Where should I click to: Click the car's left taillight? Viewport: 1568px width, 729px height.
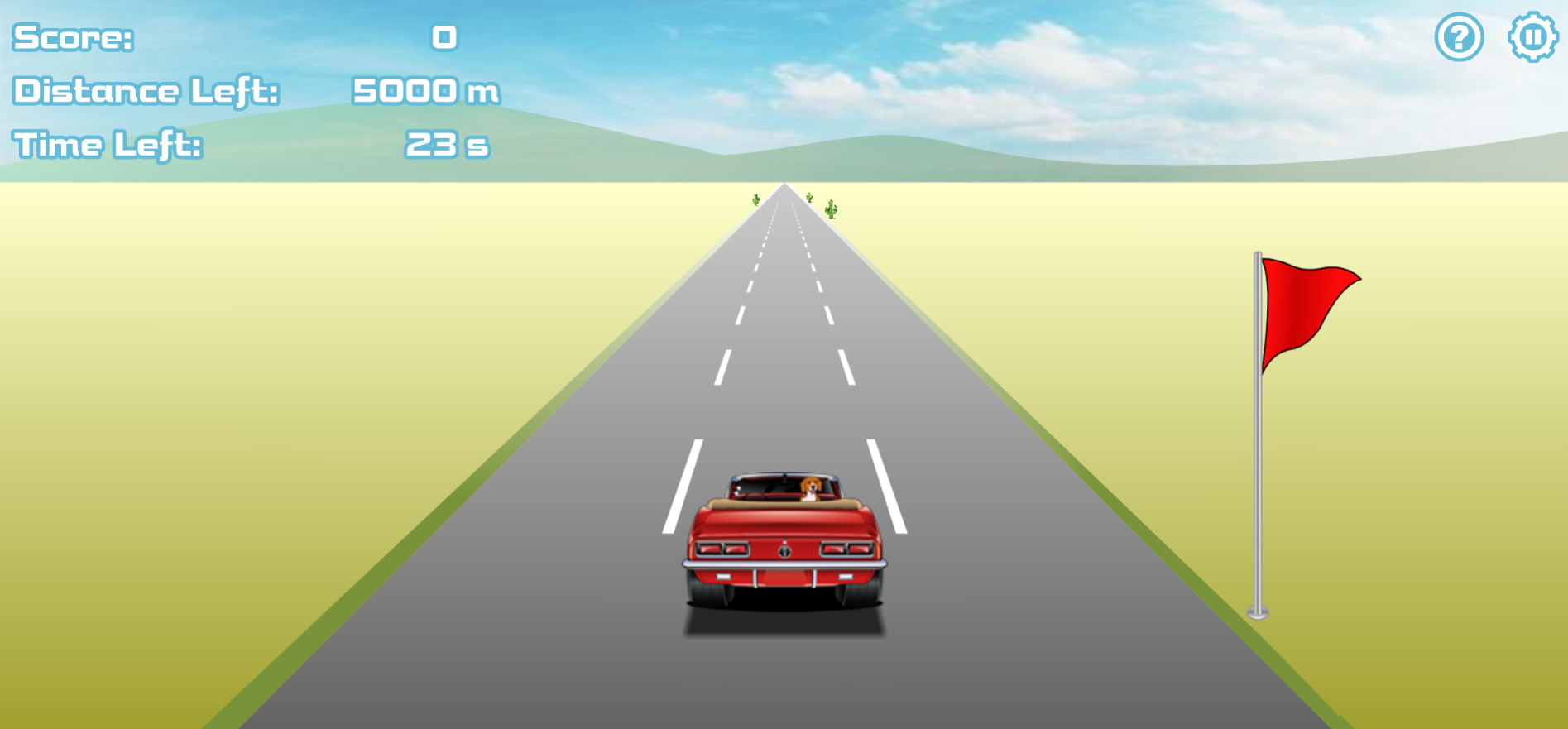click(x=723, y=549)
